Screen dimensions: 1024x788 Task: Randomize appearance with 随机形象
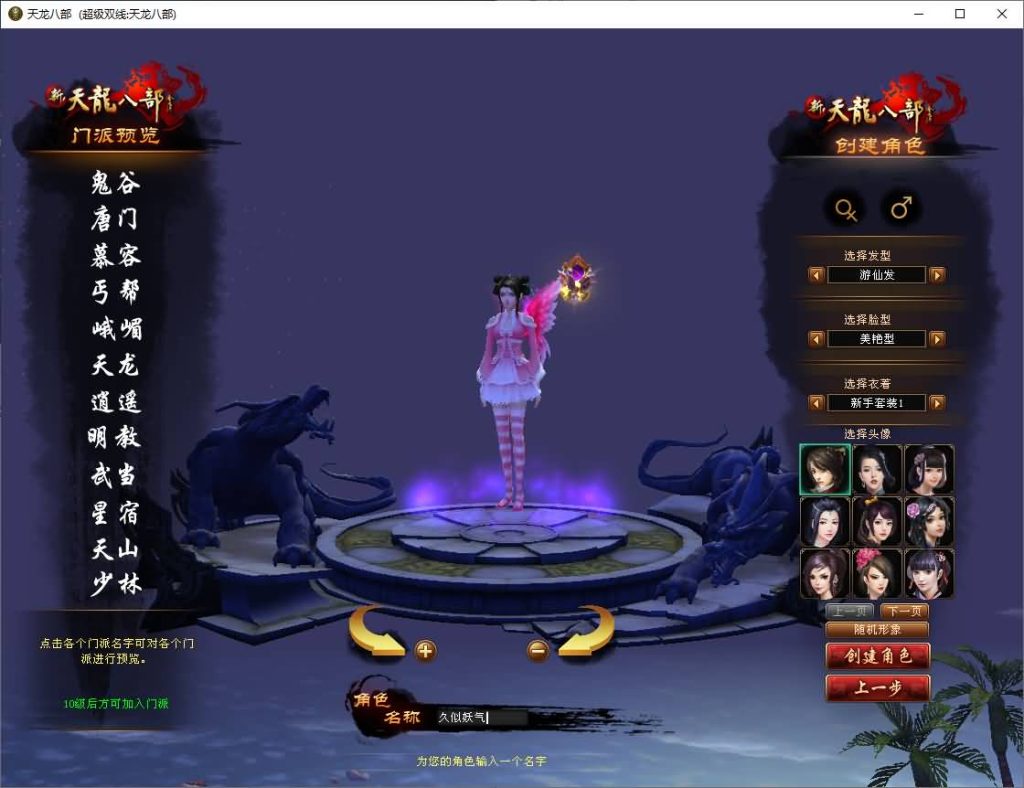click(x=877, y=629)
